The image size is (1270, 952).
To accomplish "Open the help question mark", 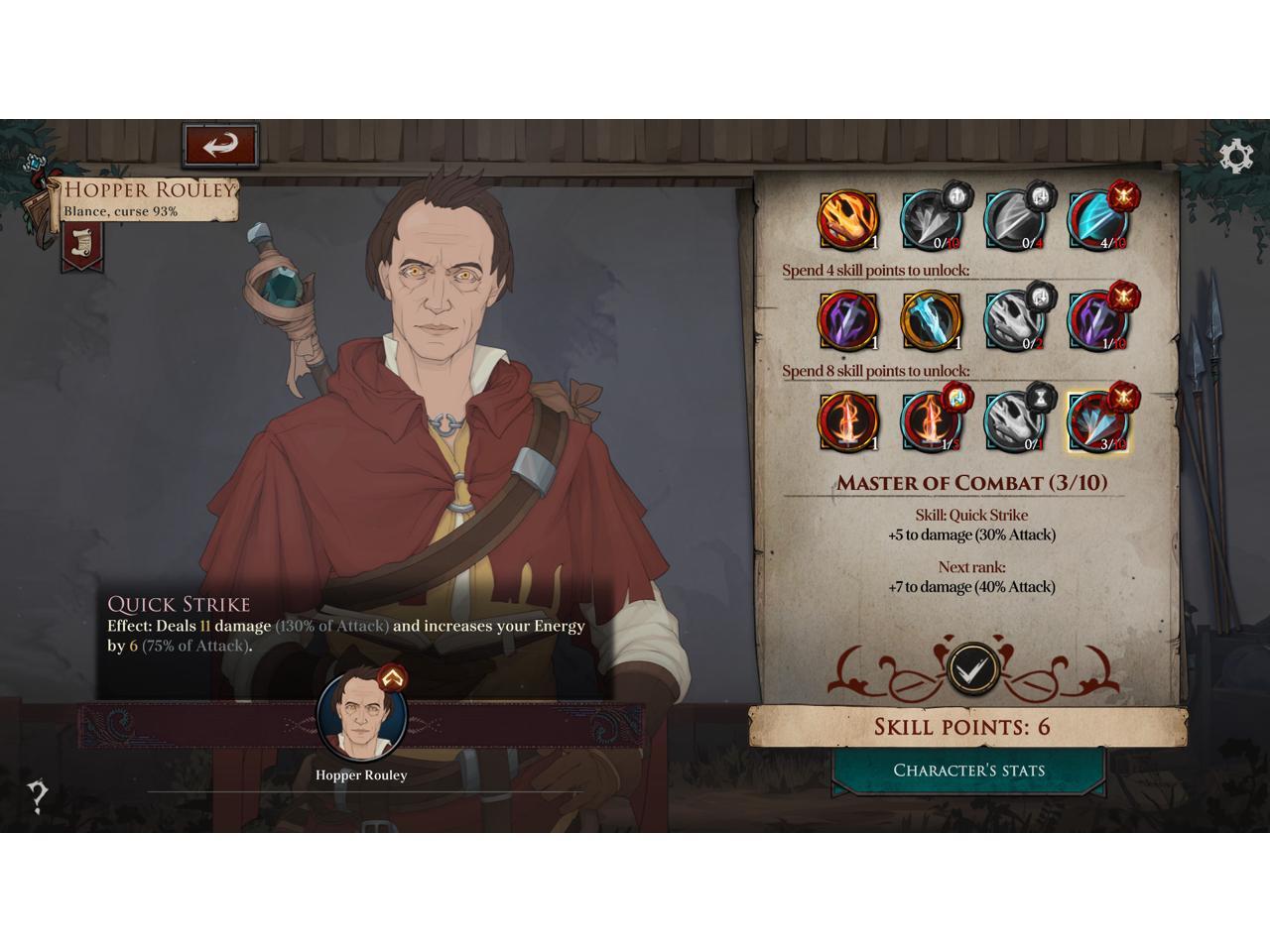I will [38, 795].
